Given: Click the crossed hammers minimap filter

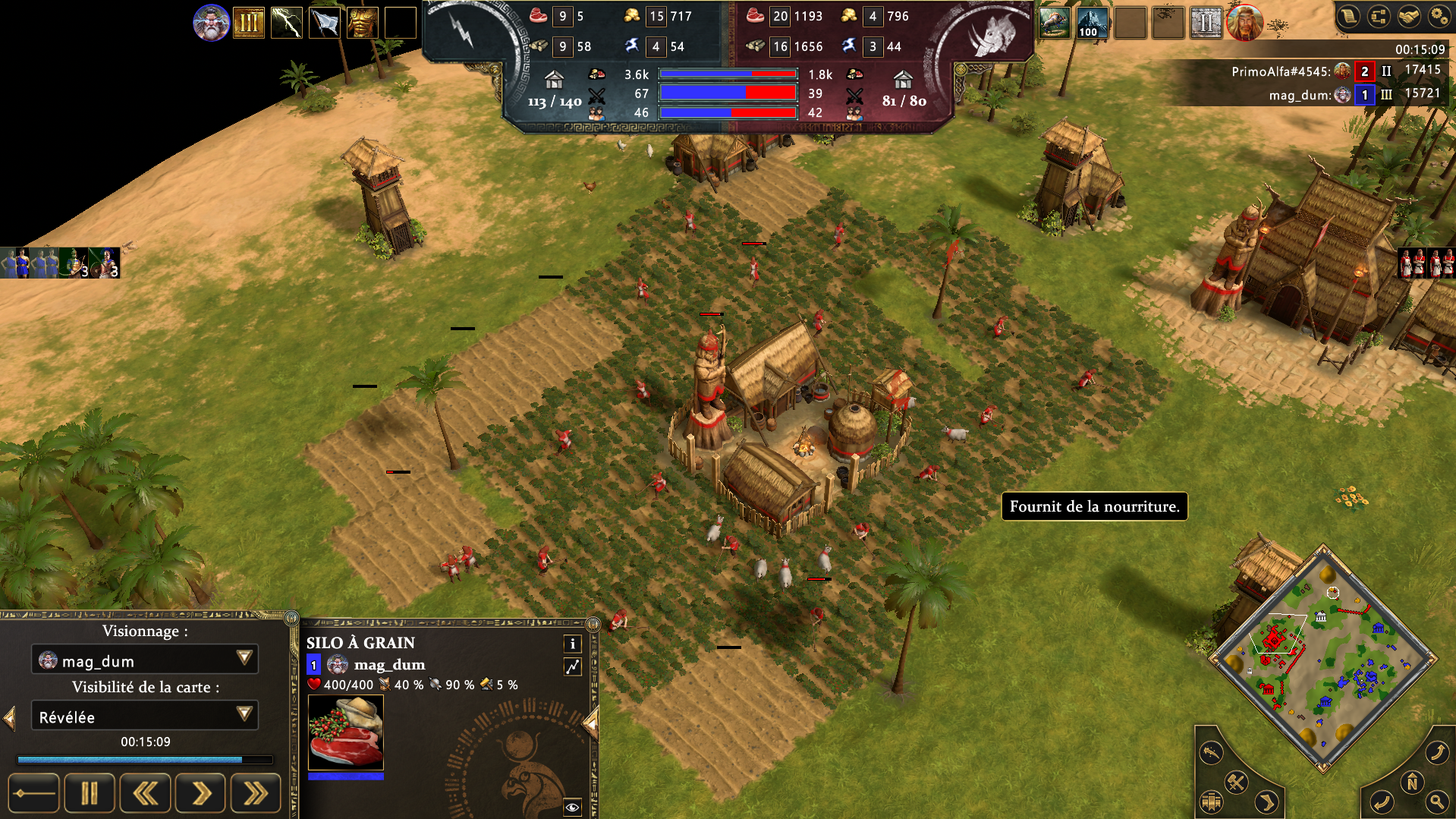Looking at the screenshot, I should point(1237,782).
